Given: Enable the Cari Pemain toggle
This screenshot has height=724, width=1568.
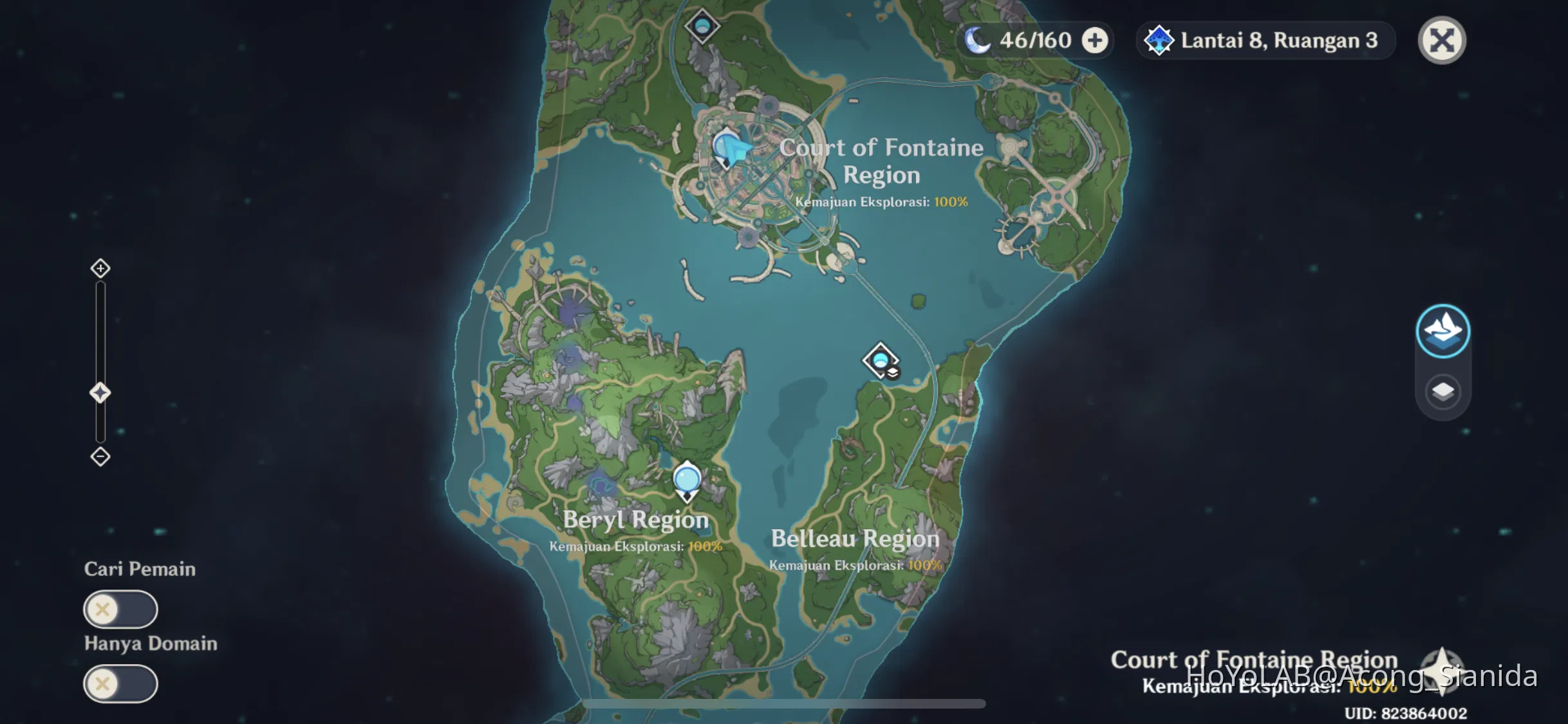Looking at the screenshot, I should click(x=120, y=609).
